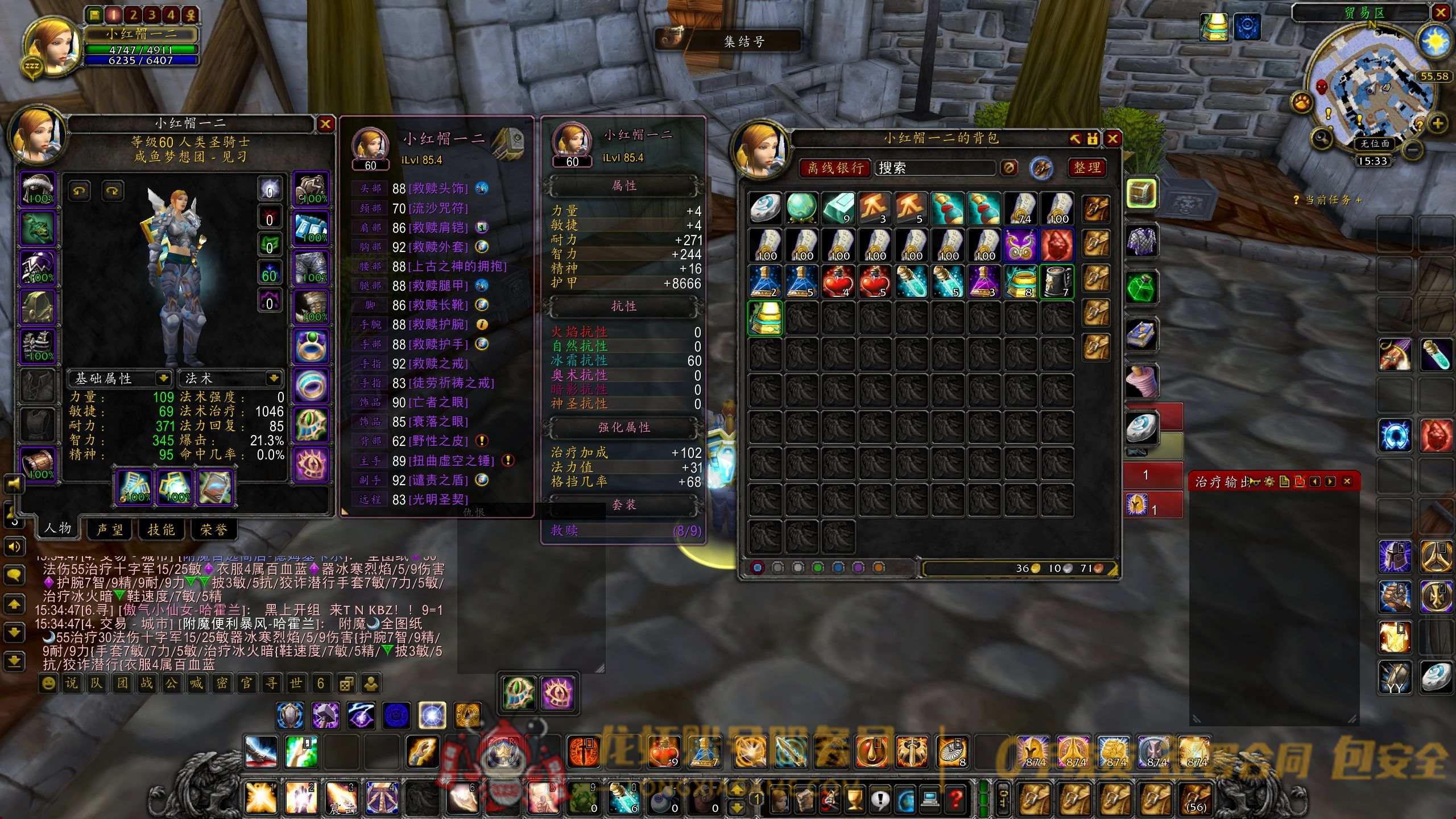Click the 救赎头饰 head item entry
Viewport: 1456px width, 819px height.
pyautogui.click(x=438, y=188)
